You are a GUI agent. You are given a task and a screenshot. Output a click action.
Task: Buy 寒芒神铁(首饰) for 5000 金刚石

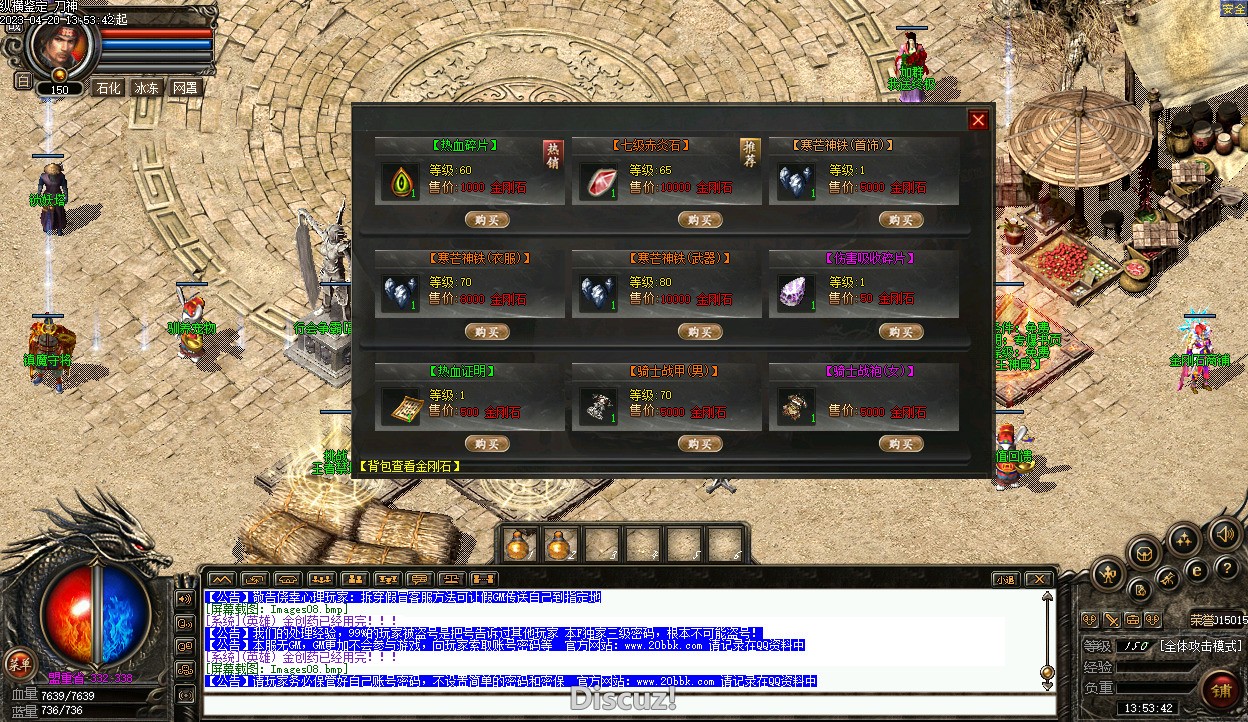click(x=900, y=220)
